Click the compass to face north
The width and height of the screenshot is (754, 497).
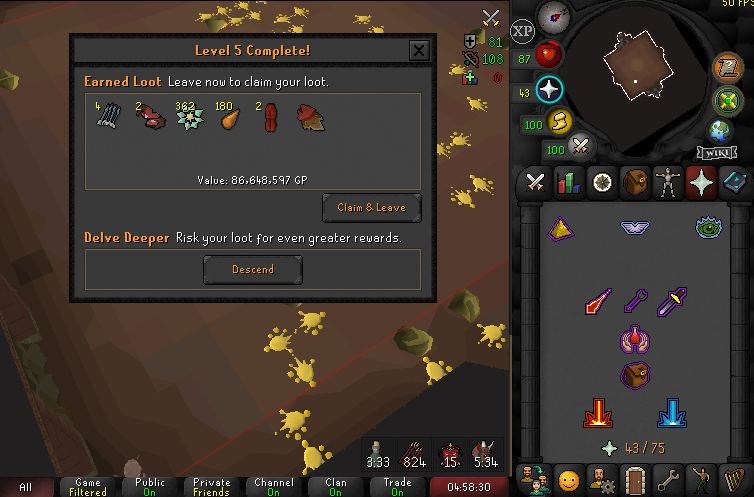(x=552, y=16)
